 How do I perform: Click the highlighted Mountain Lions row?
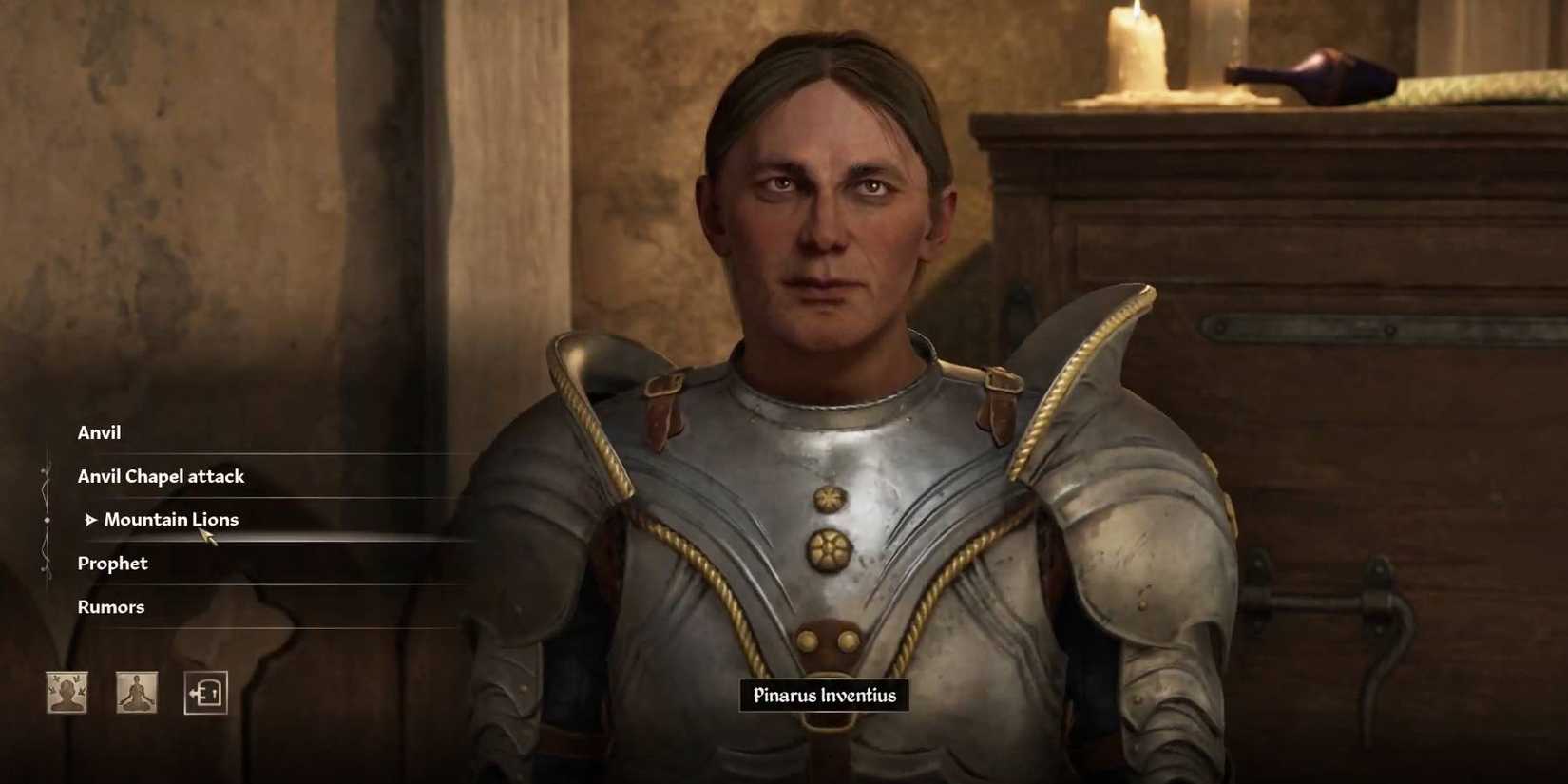coord(172,519)
